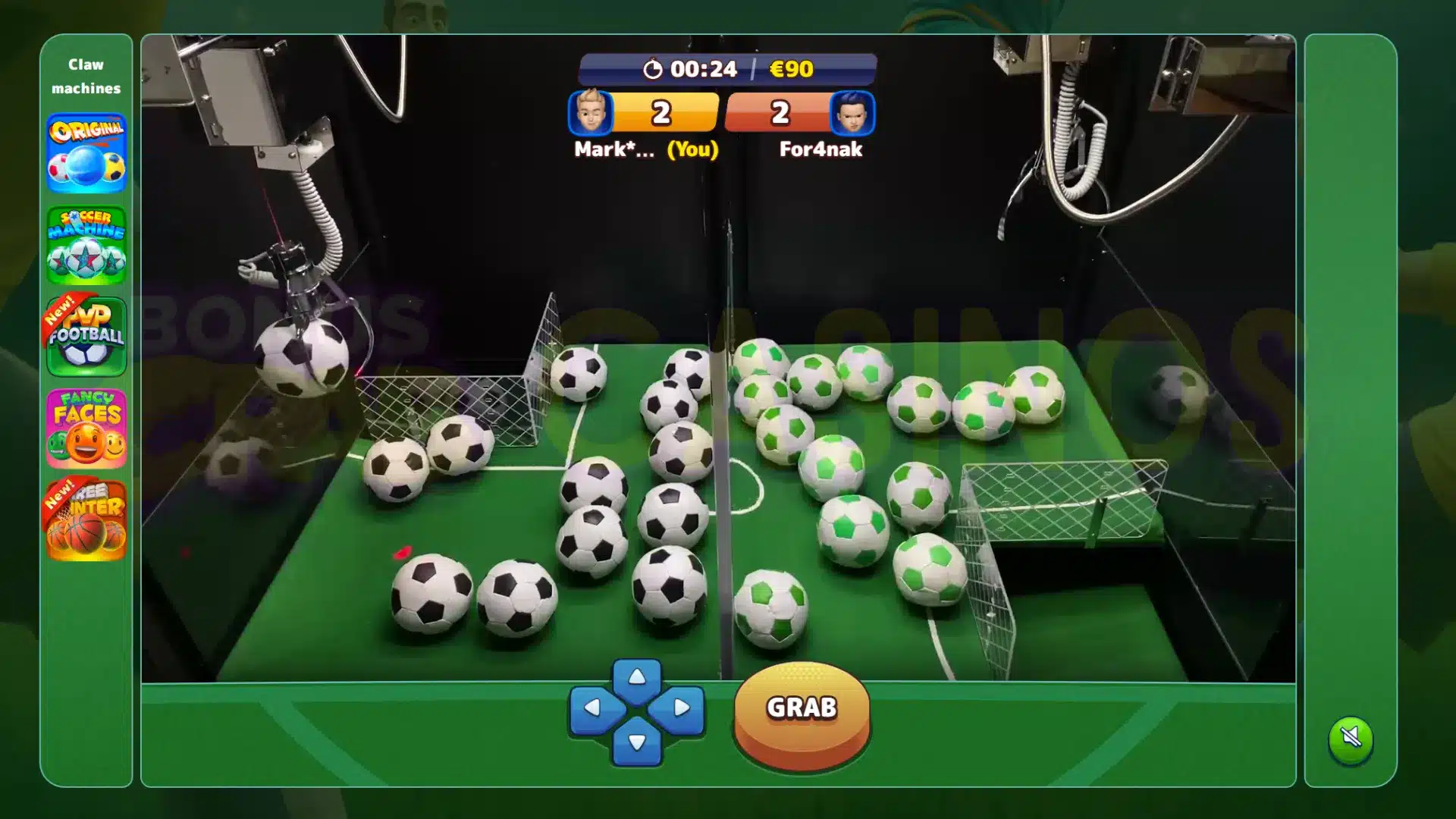Launch the Fancy Faces machine
1456x819 pixels.
tap(86, 428)
